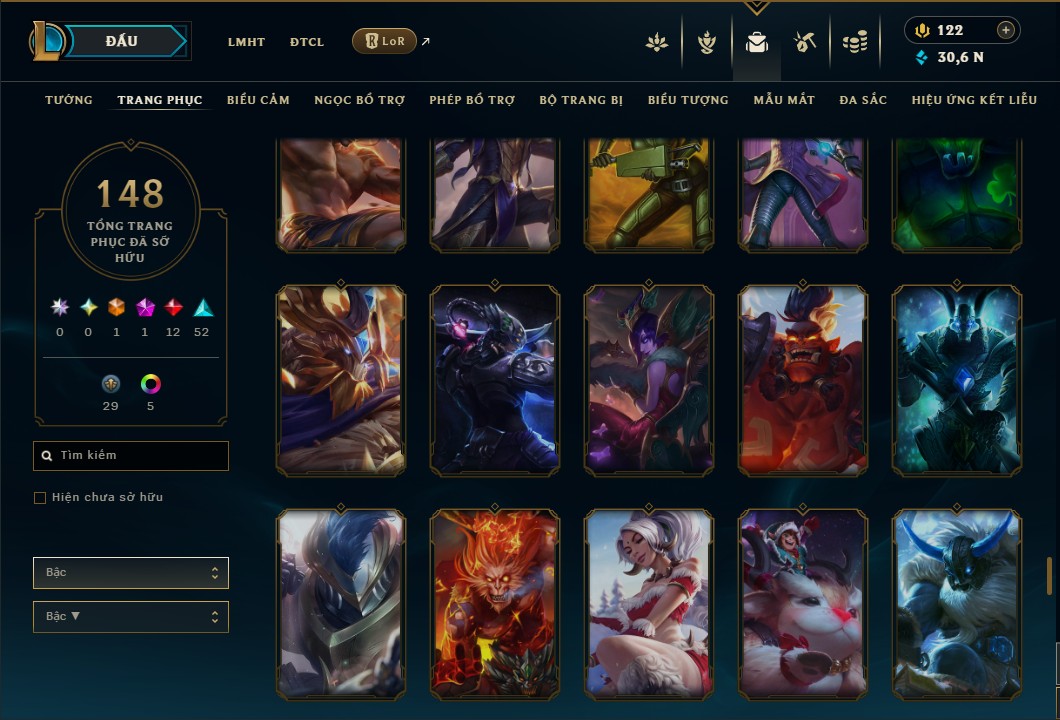Open the store coins icon

click(x=854, y=43)
